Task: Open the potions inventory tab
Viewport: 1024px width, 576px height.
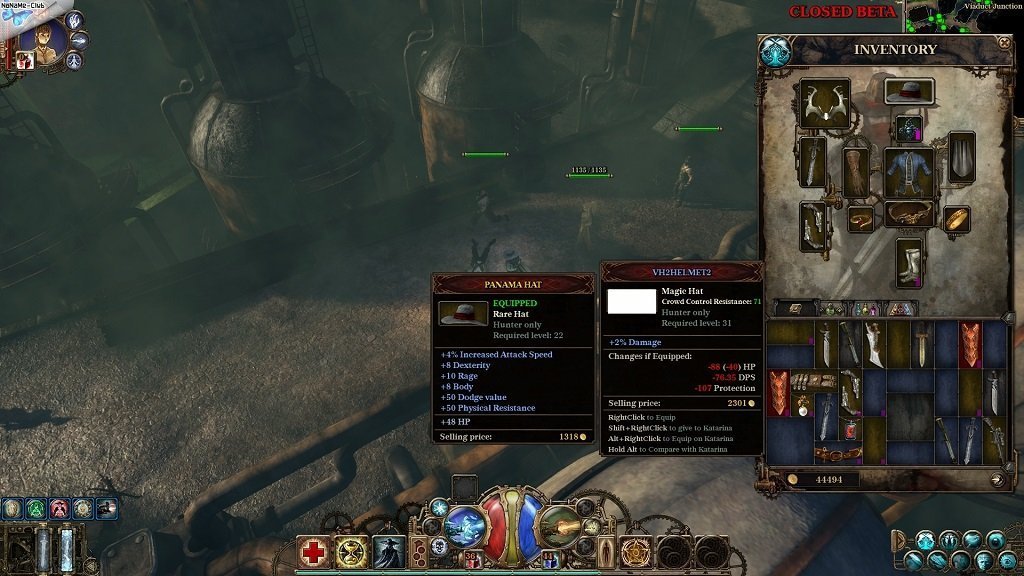Action: (x=865, y=309)
